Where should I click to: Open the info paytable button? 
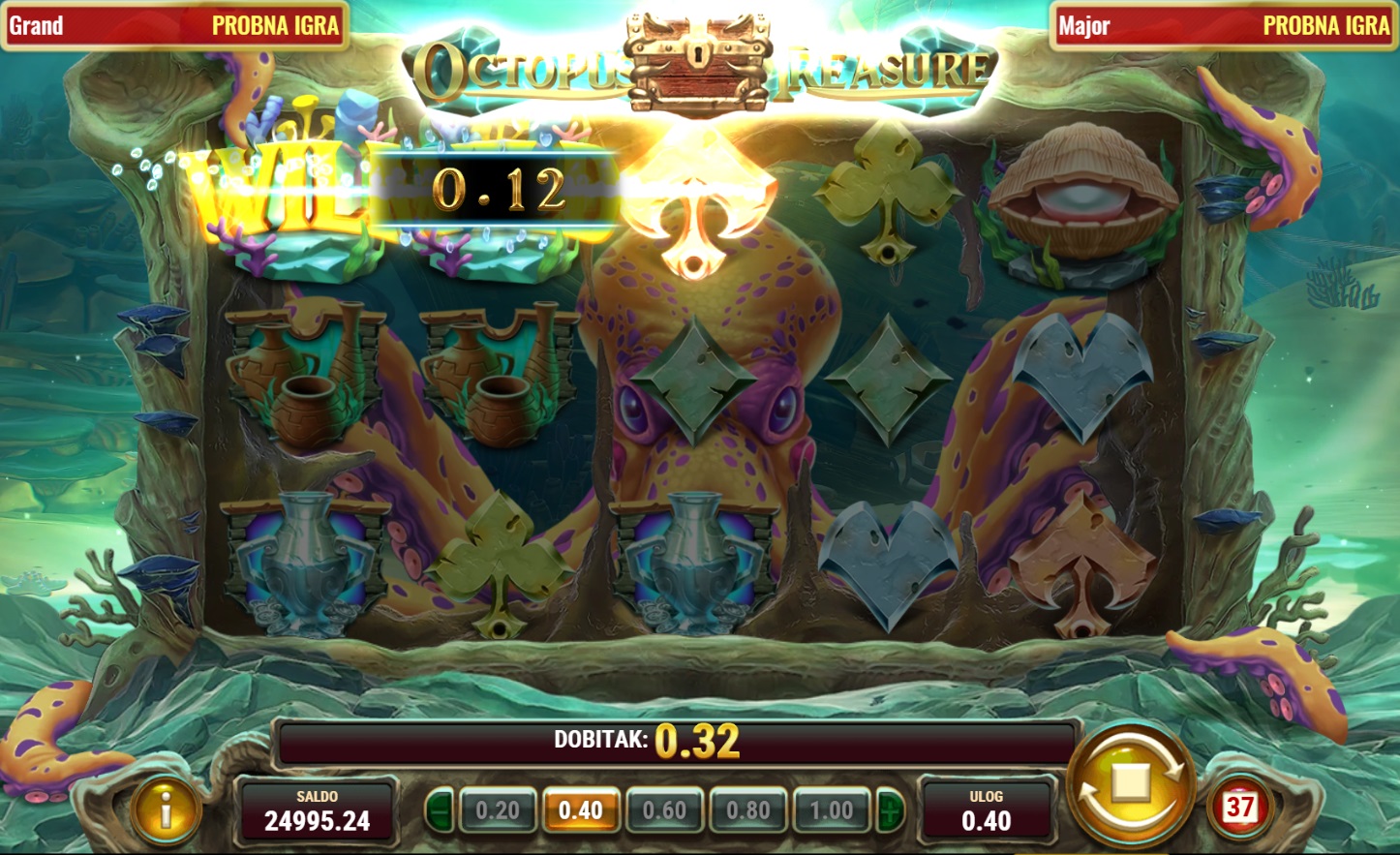coord(167,809)
